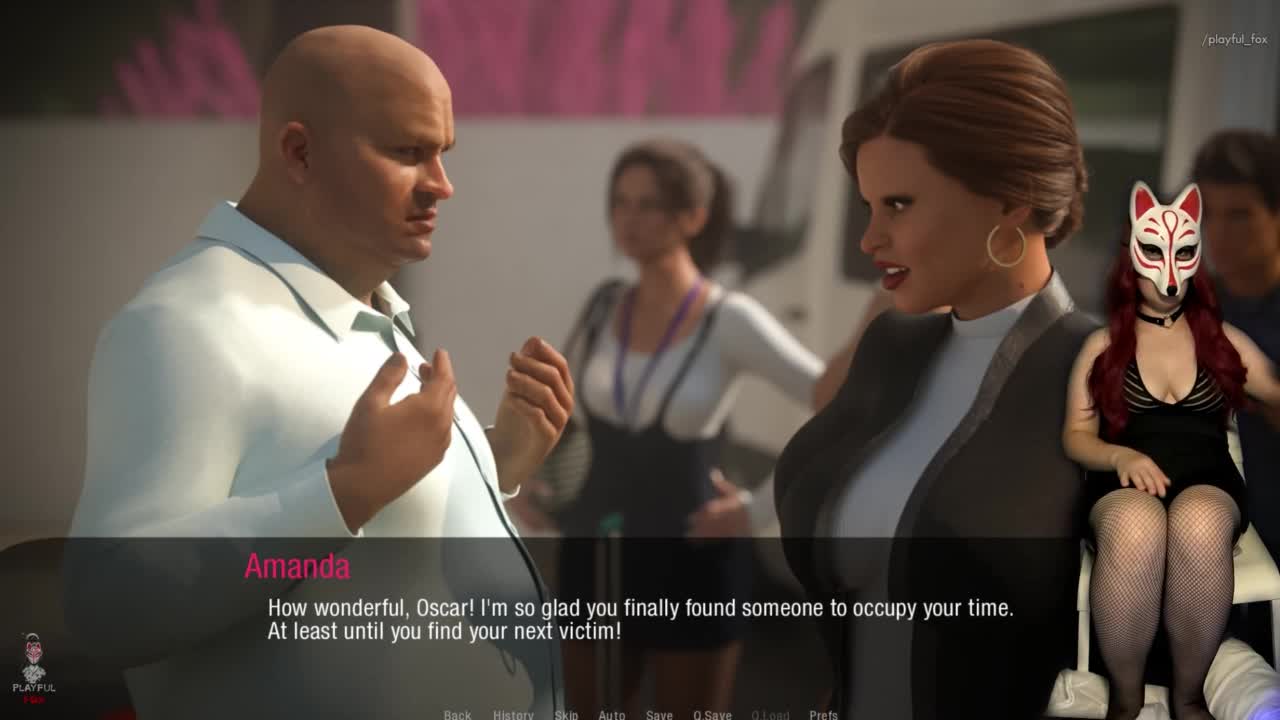Turn on Auto-advance mode
Viewport: 1280px width, 720px height.
point(612,714)
